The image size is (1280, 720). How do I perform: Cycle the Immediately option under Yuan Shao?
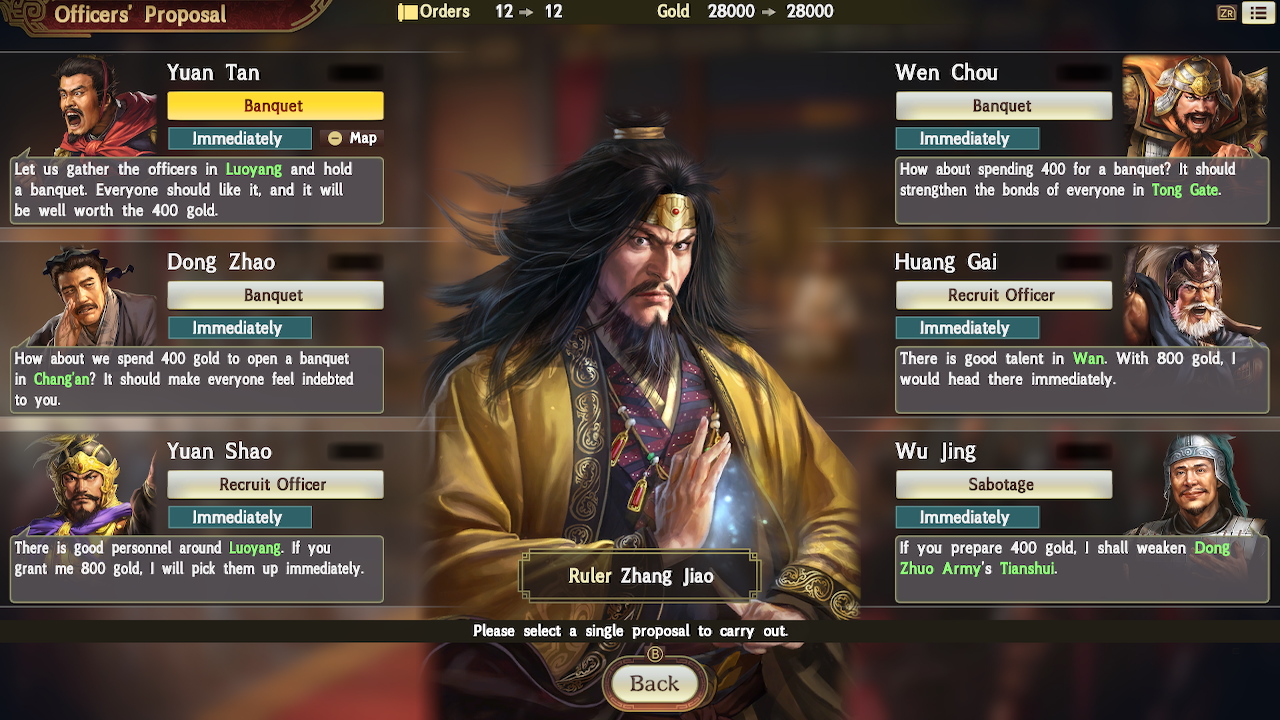240,517
